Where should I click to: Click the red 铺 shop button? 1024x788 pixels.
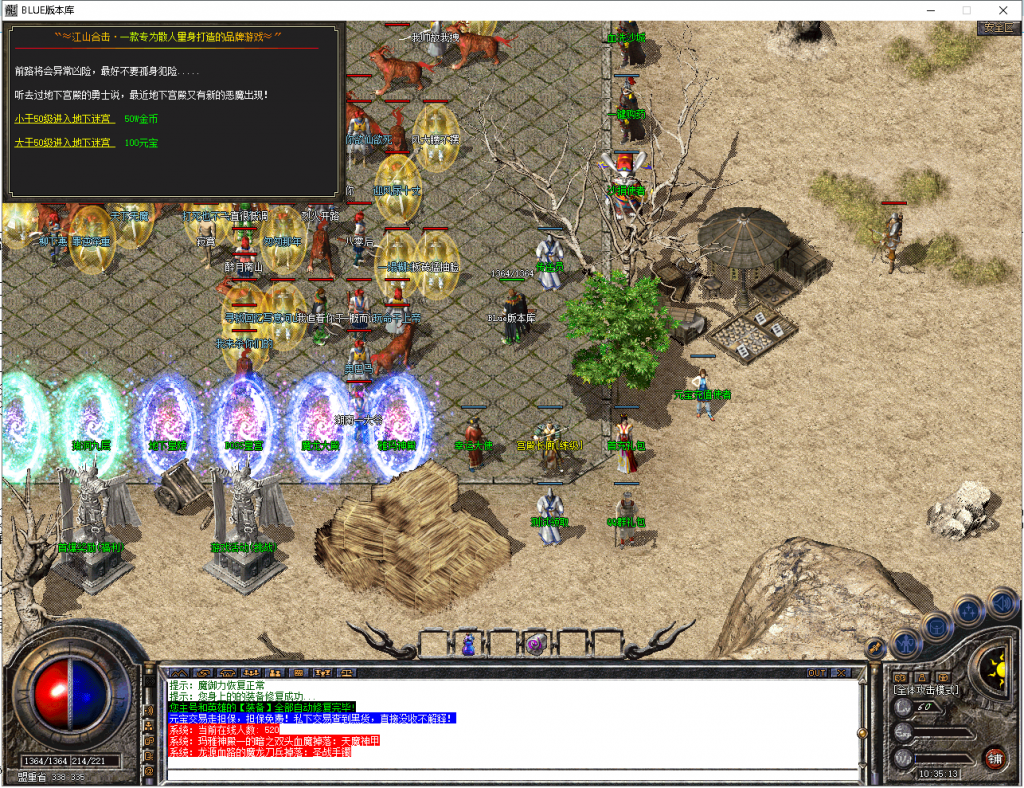tap(995, 757)
